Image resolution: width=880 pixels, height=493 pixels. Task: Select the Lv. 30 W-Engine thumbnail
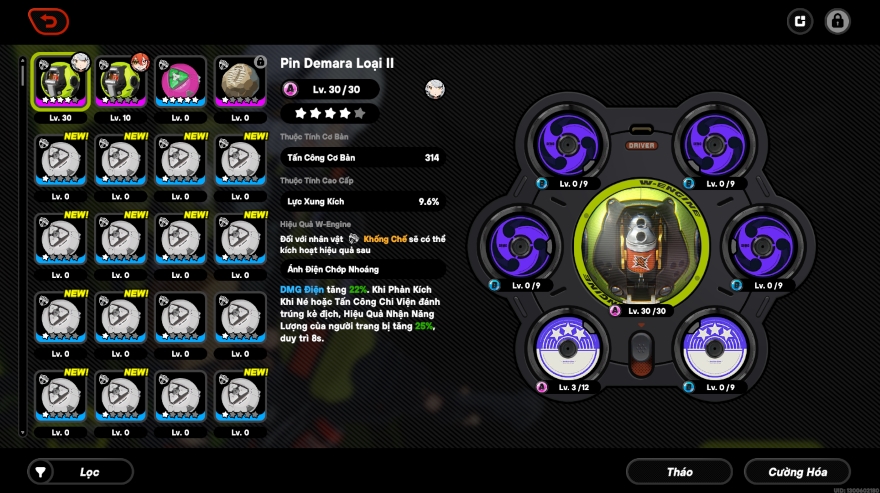click(x=61, y=82)
